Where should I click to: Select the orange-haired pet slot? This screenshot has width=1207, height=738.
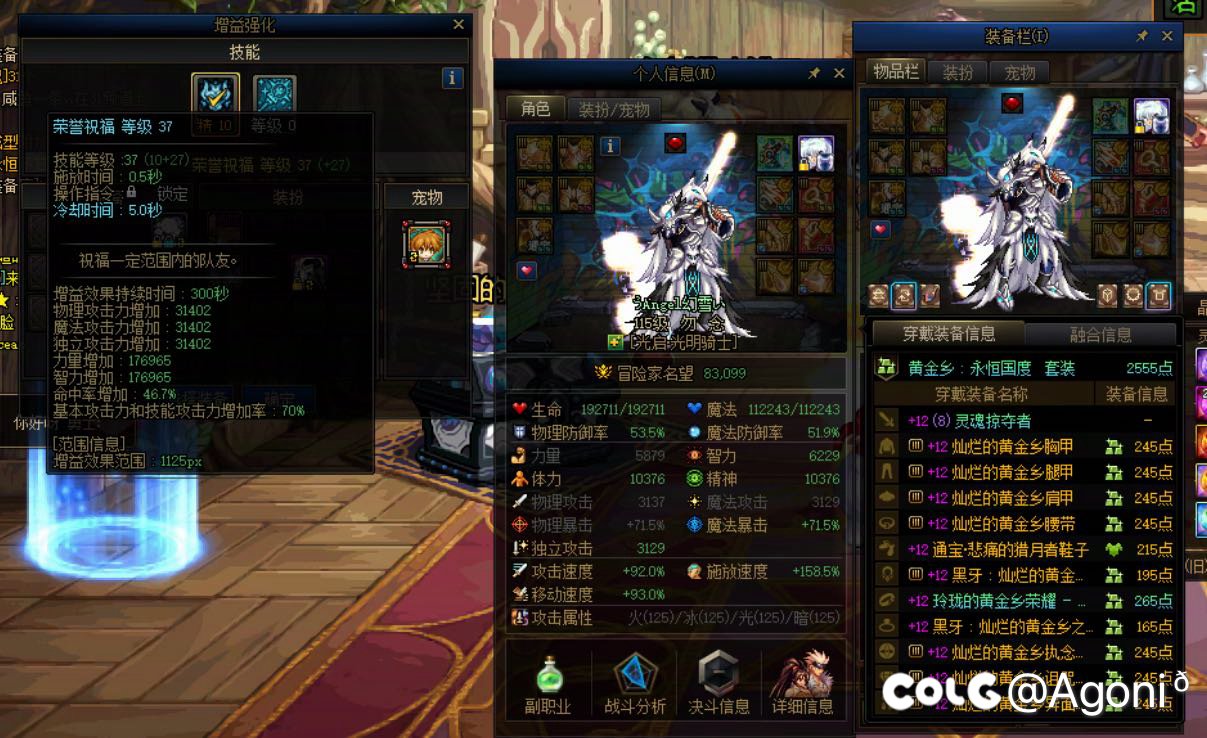(x=426, y=244)
